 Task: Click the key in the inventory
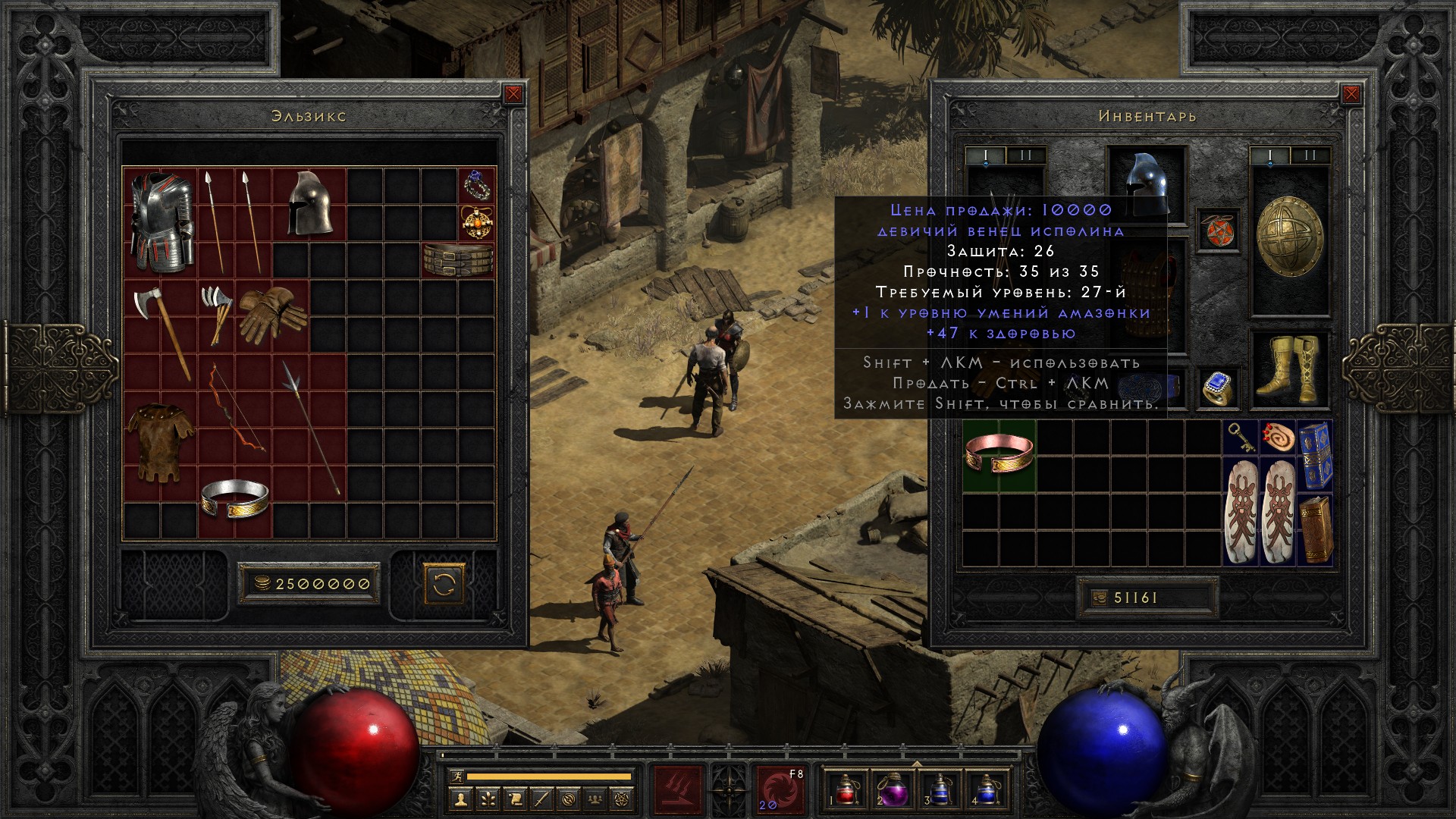click(1241, 438)
